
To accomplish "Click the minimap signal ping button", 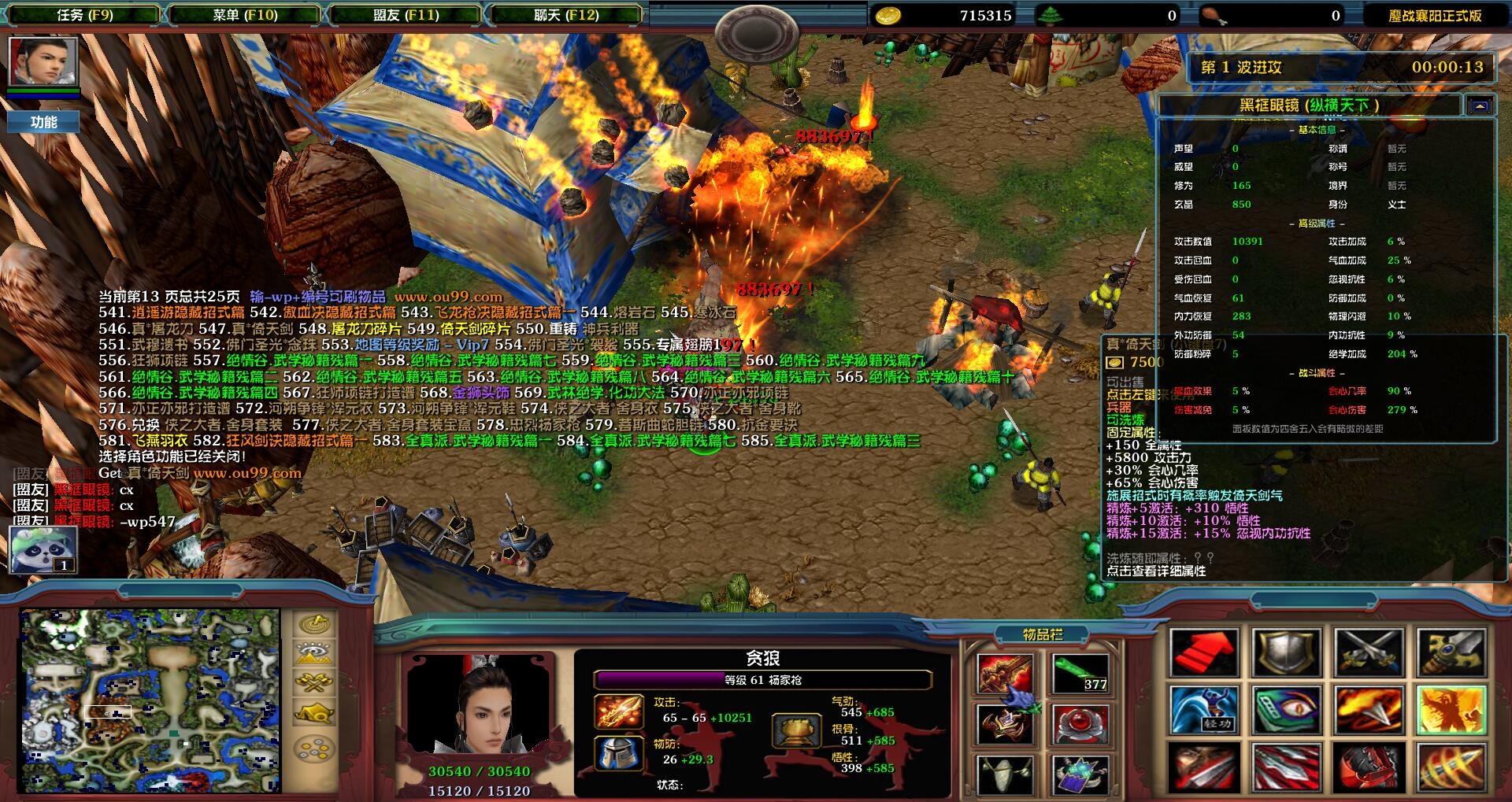I will 314,625.
